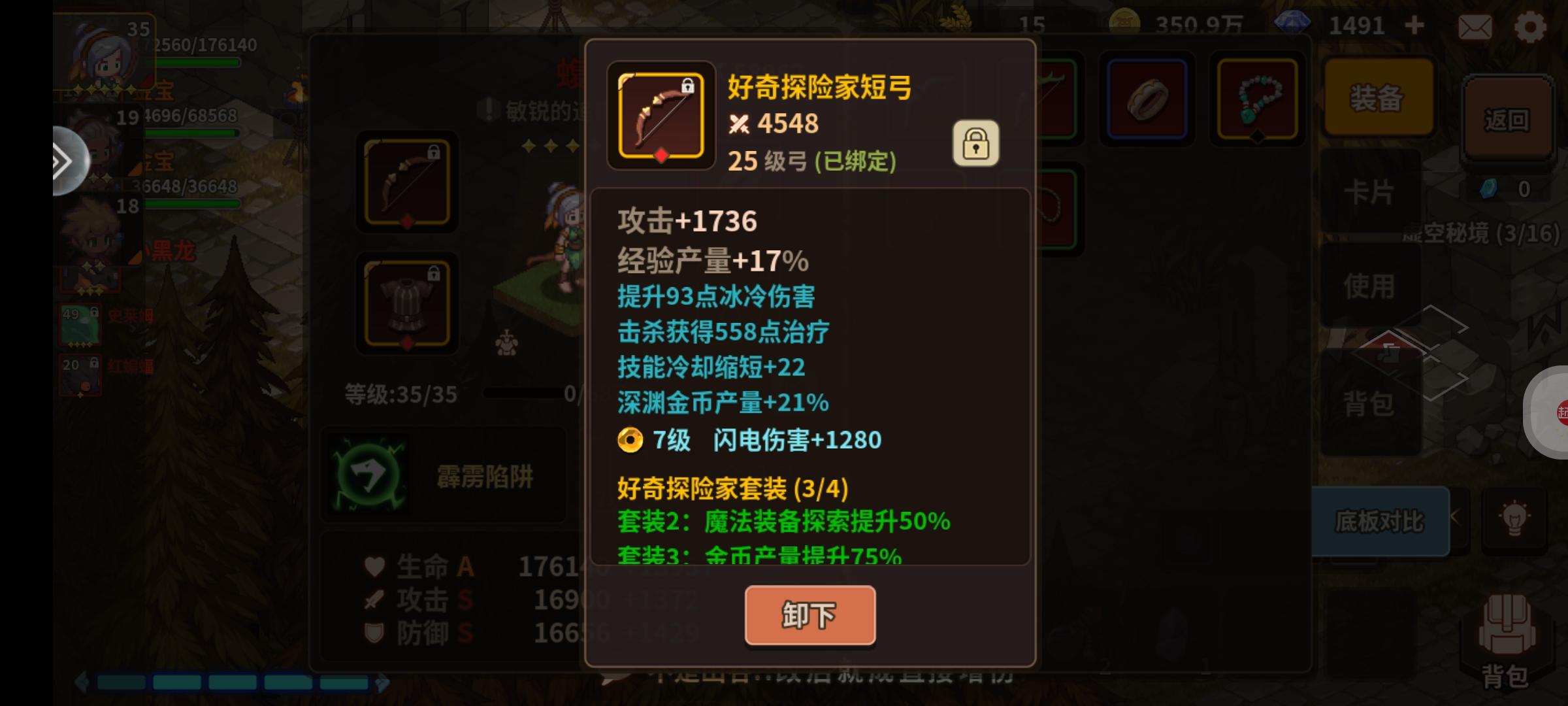Toggle the lock on 史莱姆 entry
The height and width of the screenshot is (706, 1568).
tap(95, 312)
